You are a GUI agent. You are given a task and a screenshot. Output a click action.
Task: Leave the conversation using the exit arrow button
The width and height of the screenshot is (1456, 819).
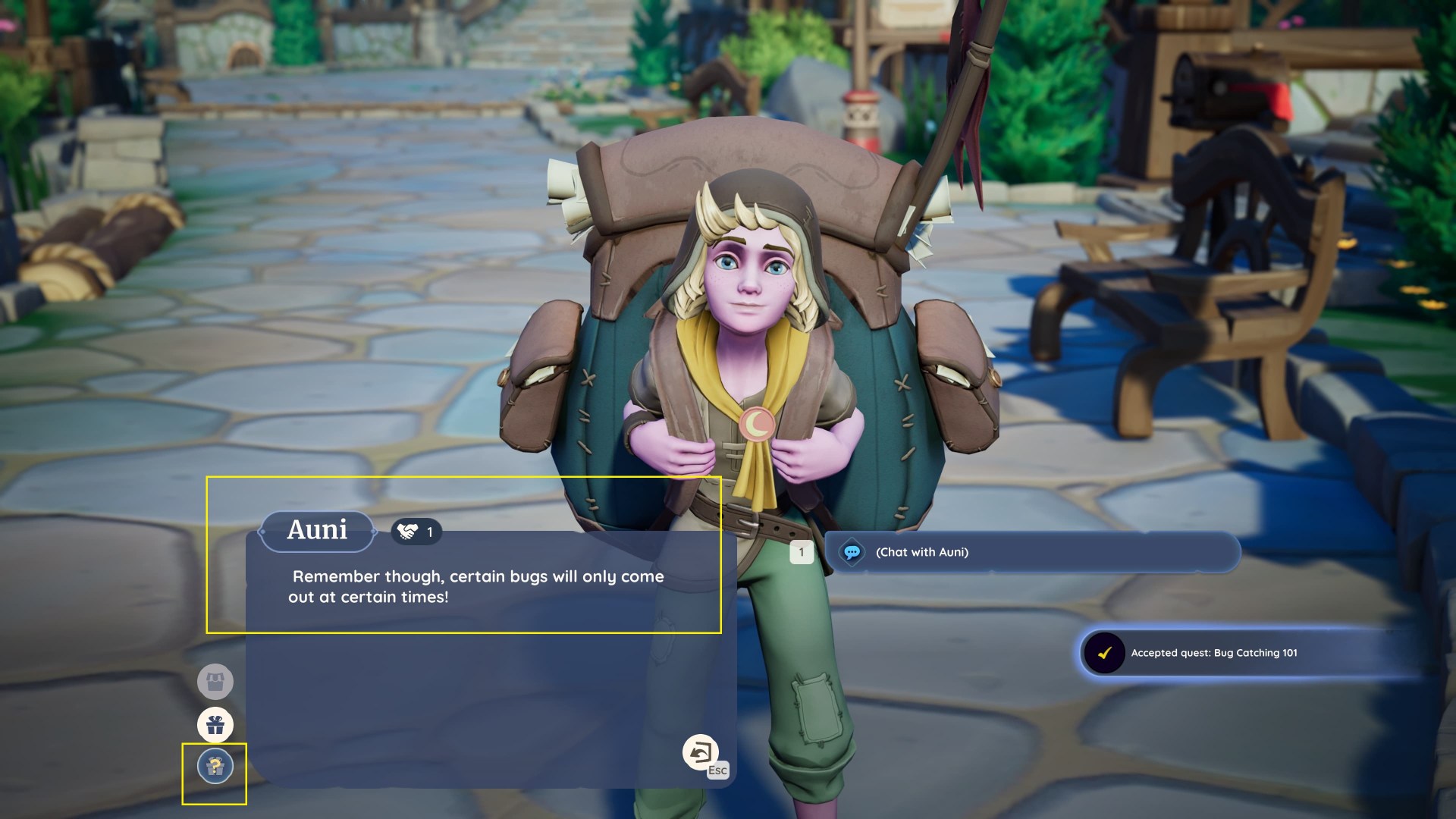tap(700, 752)
